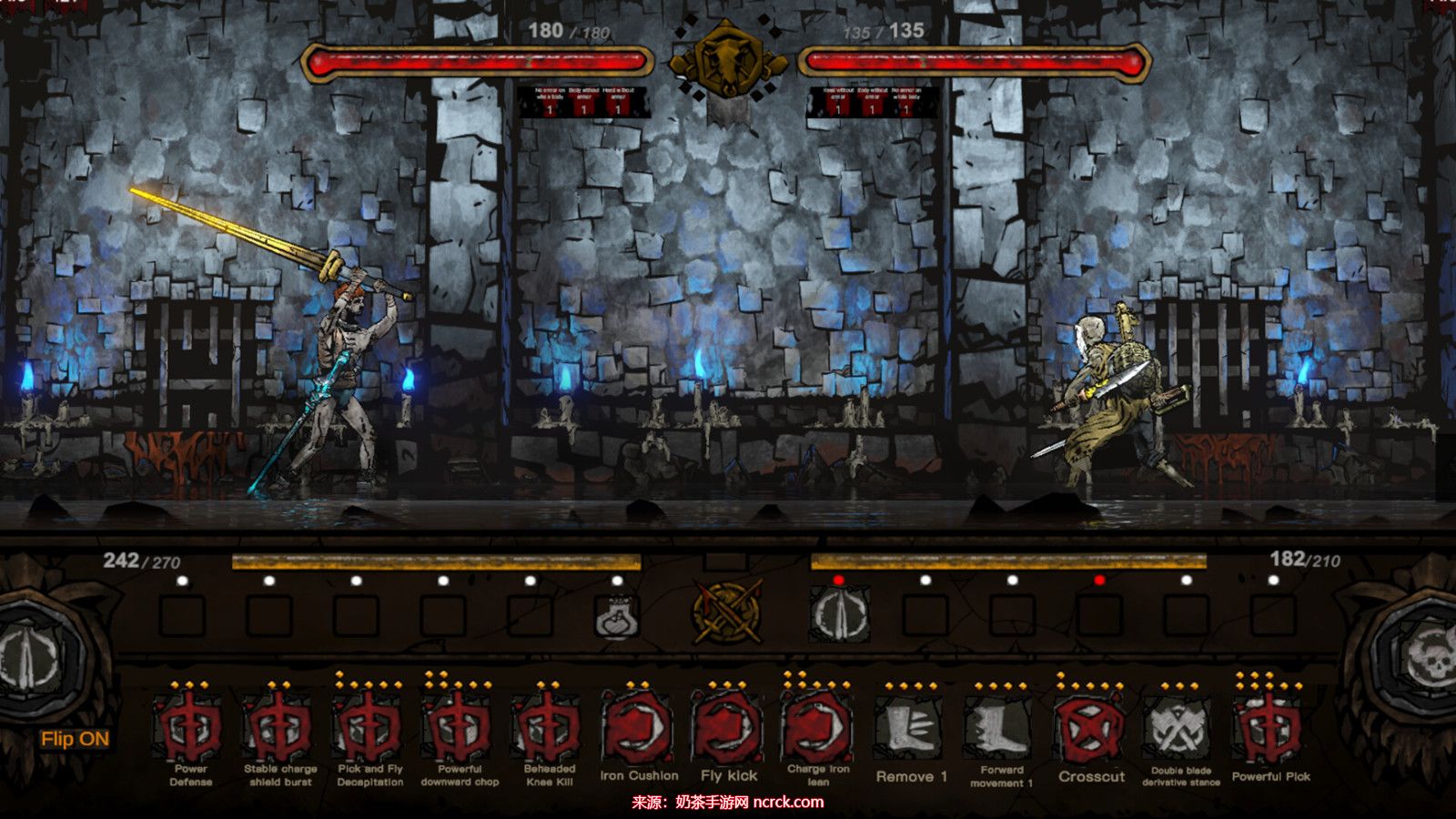Toggle the Flip ON button

pyautogui.click(x=75, y=739)
